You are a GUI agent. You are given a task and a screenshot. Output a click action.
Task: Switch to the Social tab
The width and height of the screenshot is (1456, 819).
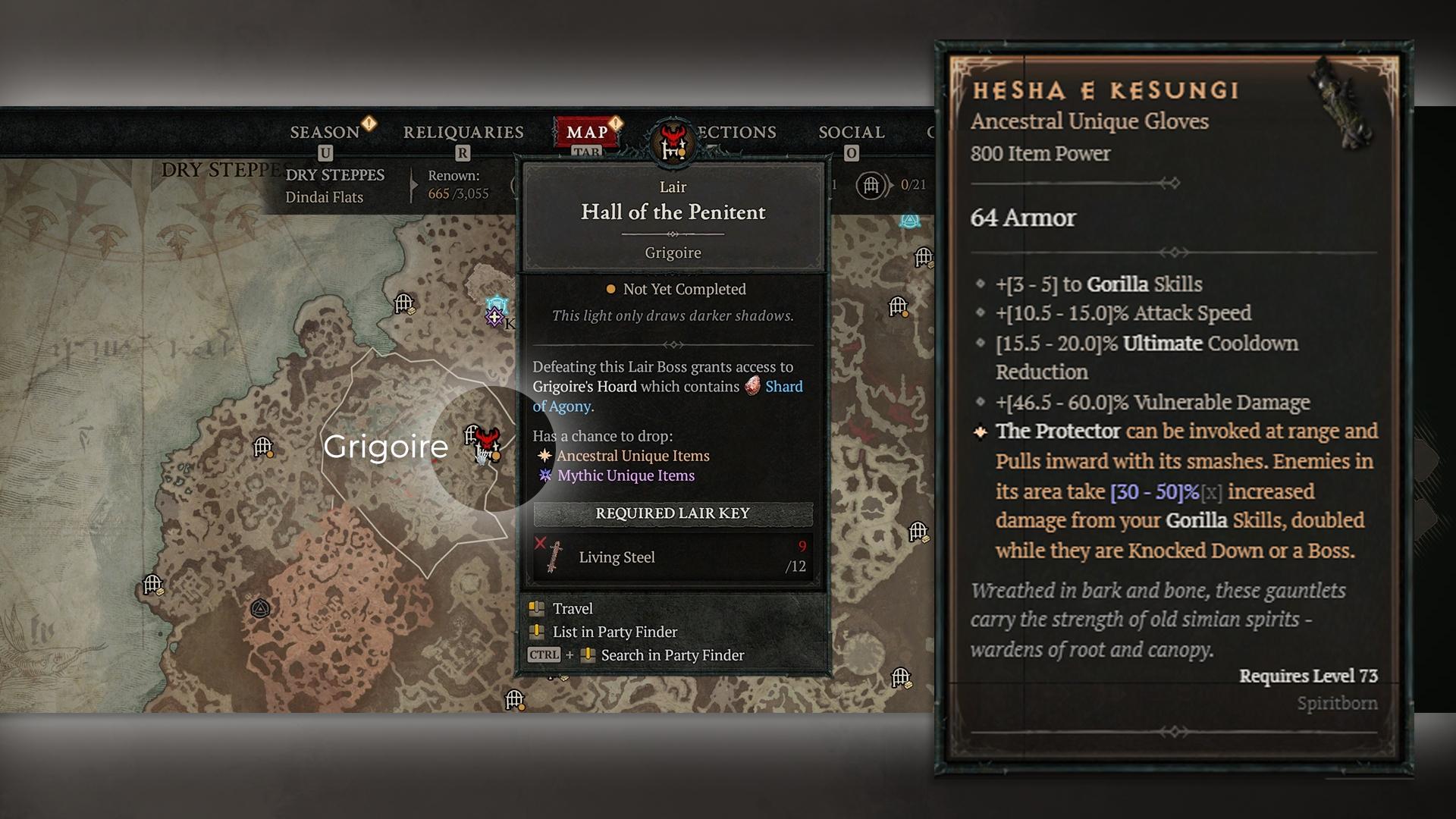click(x=851, y=132)
